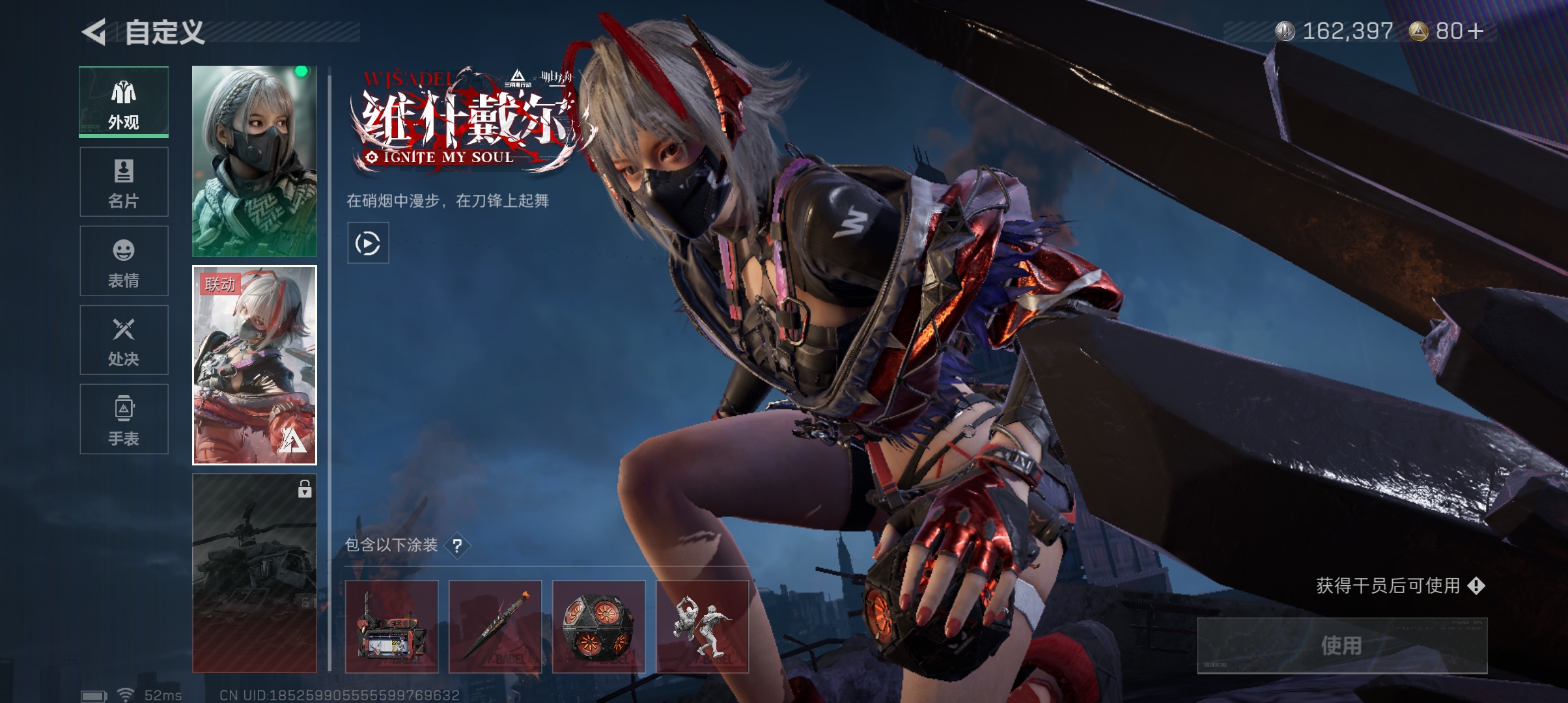The image size is (1568, 703).
Task: Switch to the 手表 watch tab
Action: click(124, 419)
